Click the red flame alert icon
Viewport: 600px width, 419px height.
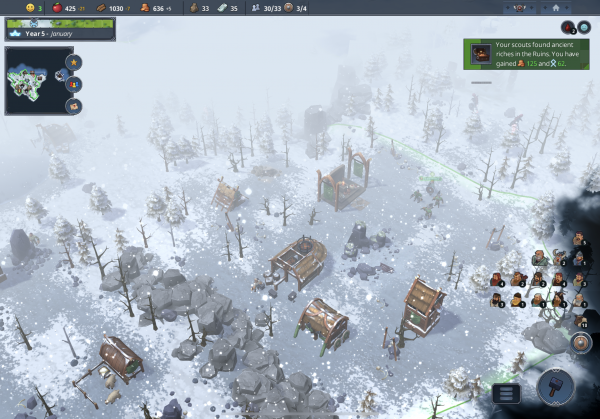click(x=568, y=28)
